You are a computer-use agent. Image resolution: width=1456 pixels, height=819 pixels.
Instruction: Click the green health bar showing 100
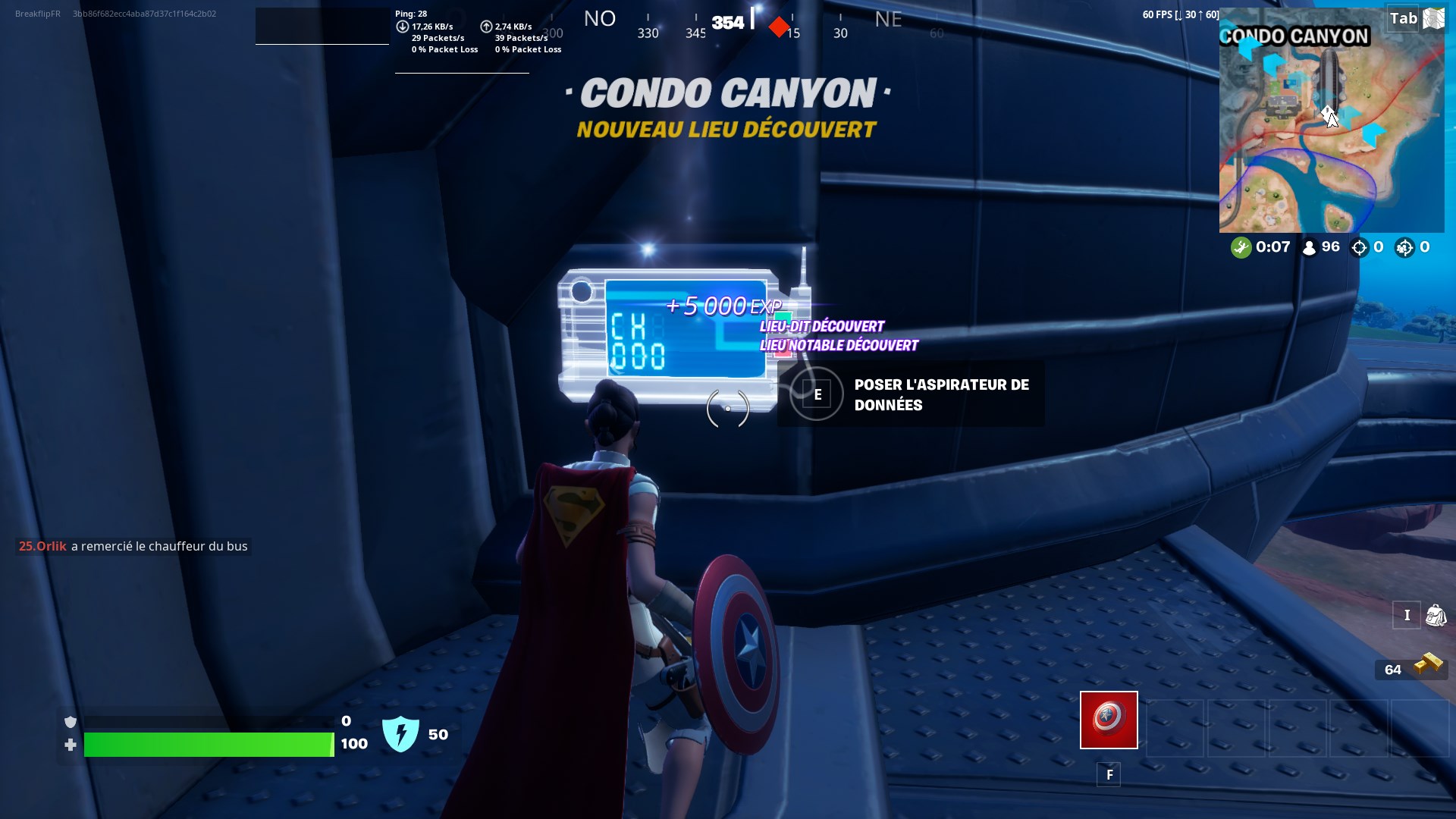(209, 745)
